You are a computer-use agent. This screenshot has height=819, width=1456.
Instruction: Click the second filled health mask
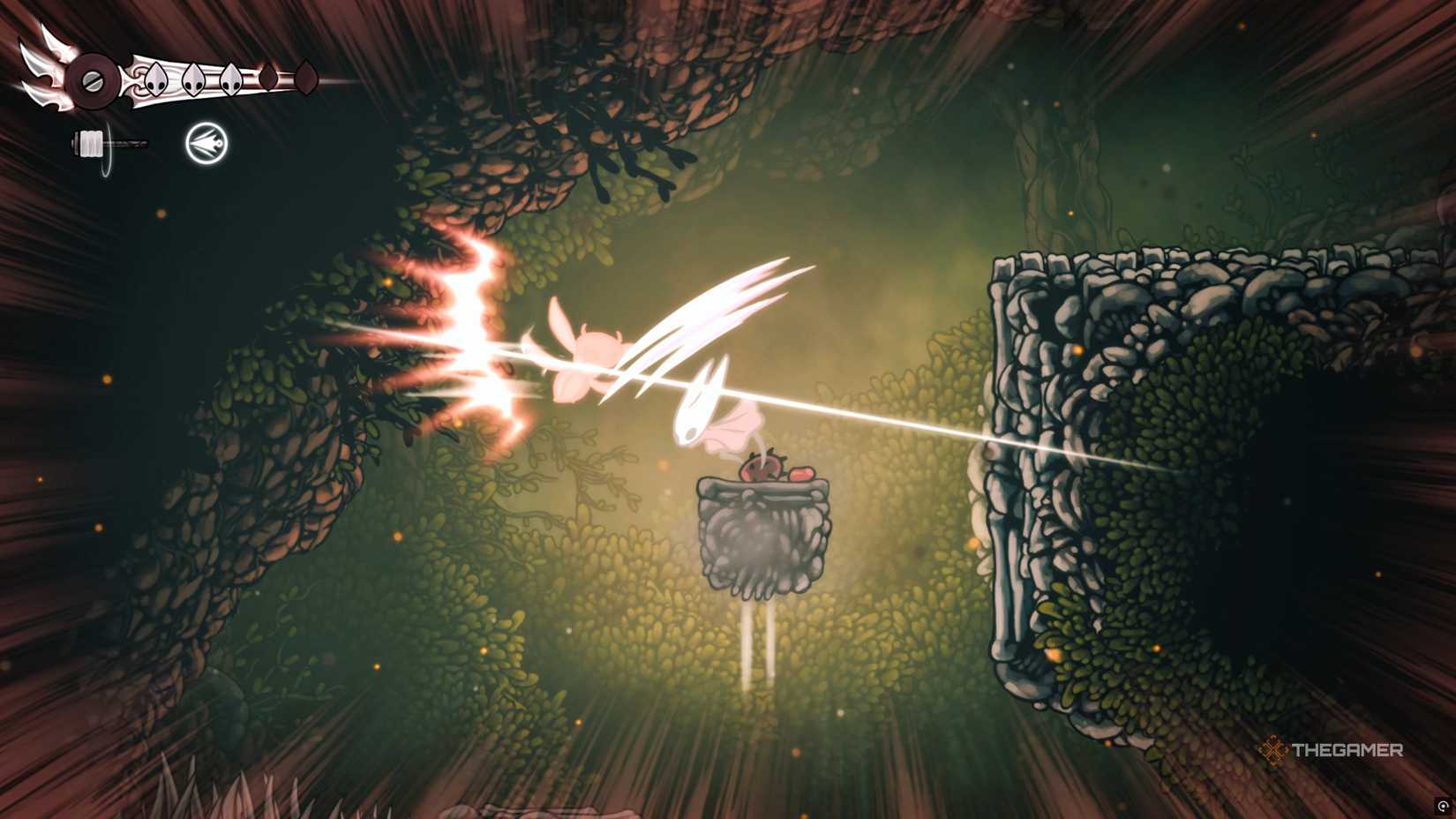point(193,79)
